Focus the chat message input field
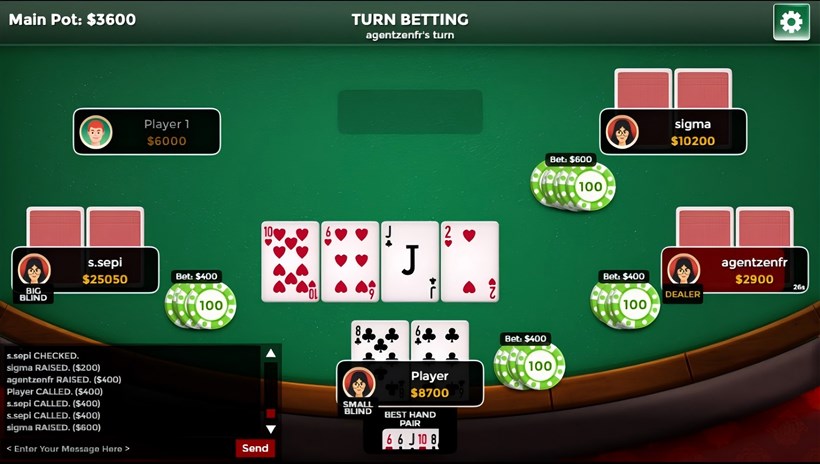This screenshot has height=464, width=820. point(118,448)
